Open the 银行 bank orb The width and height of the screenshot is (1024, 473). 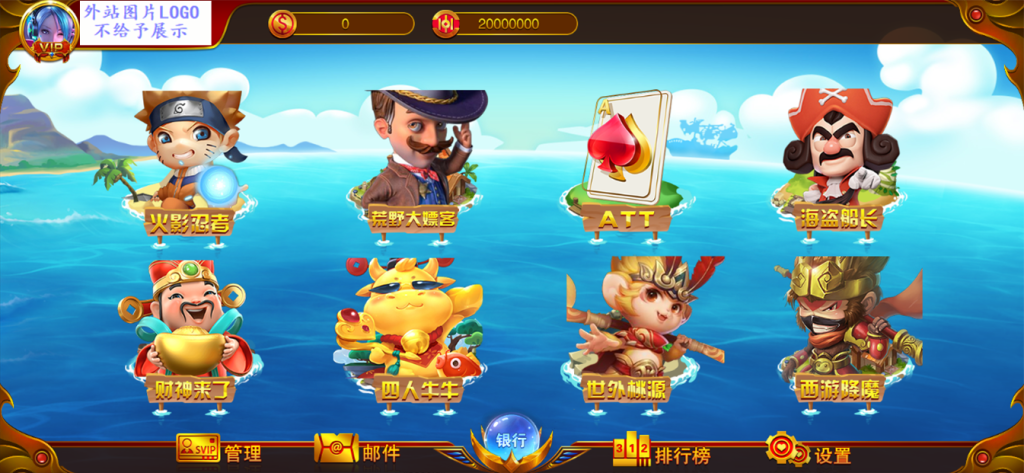511,440
